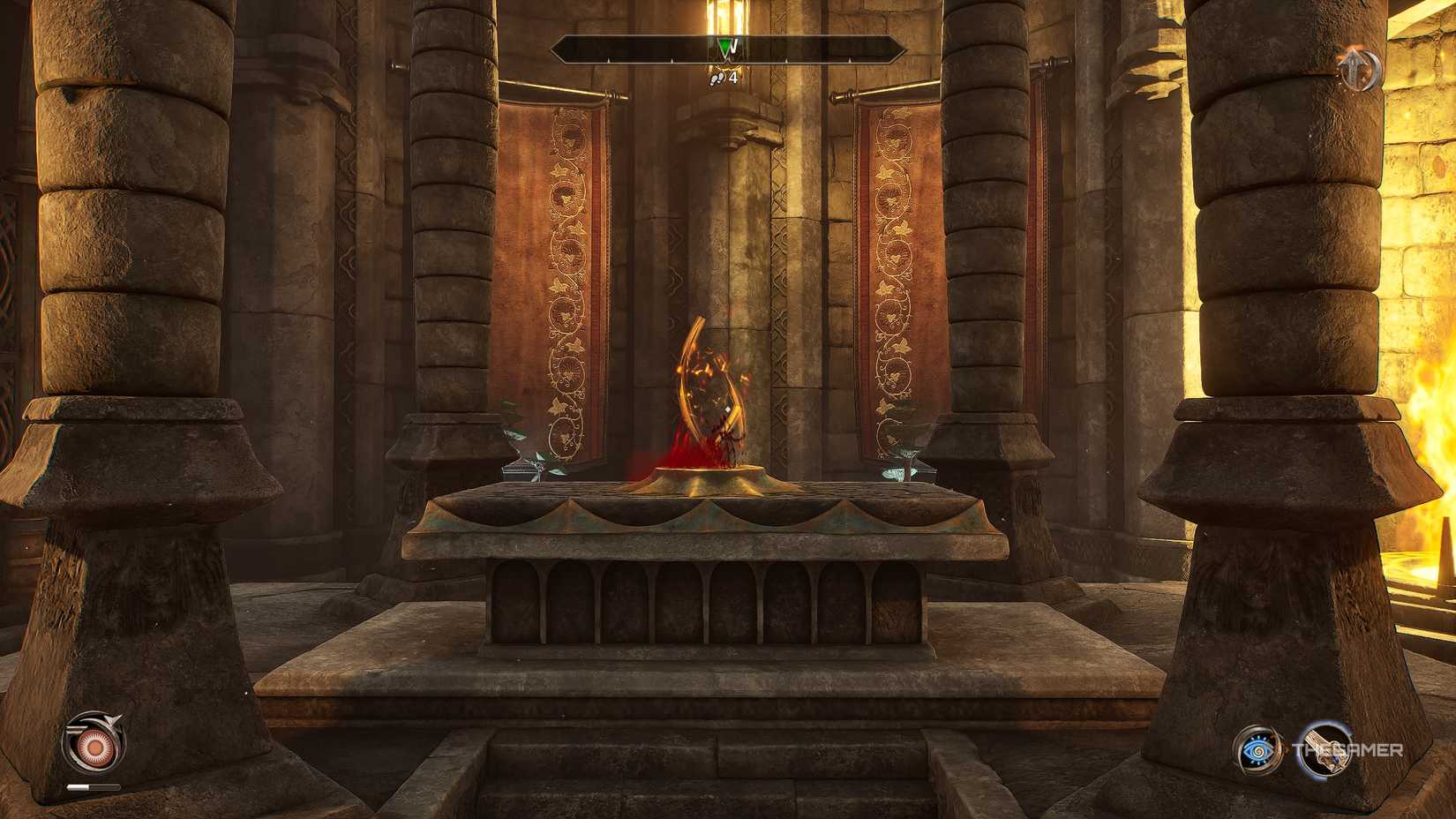The image size is (1456, 819).
Task: Select the equipped item icon beside the watermark
Action: (1326, 750)
